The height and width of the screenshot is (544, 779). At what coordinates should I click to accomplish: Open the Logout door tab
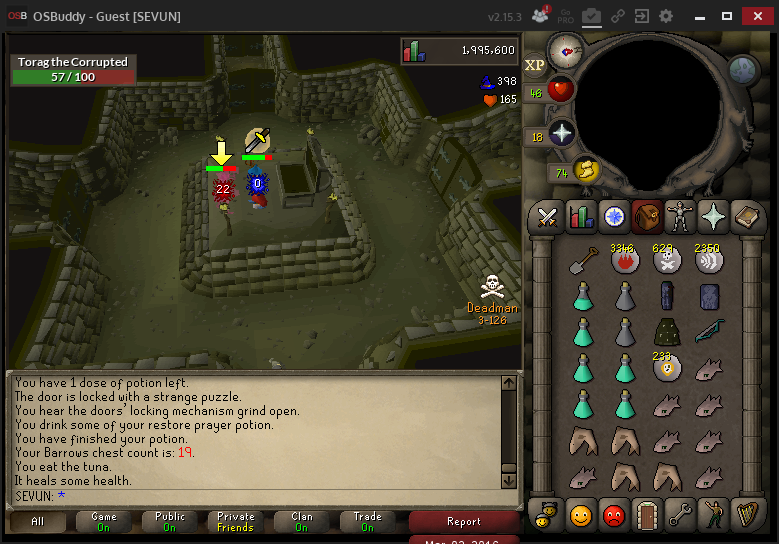[646, 515]
